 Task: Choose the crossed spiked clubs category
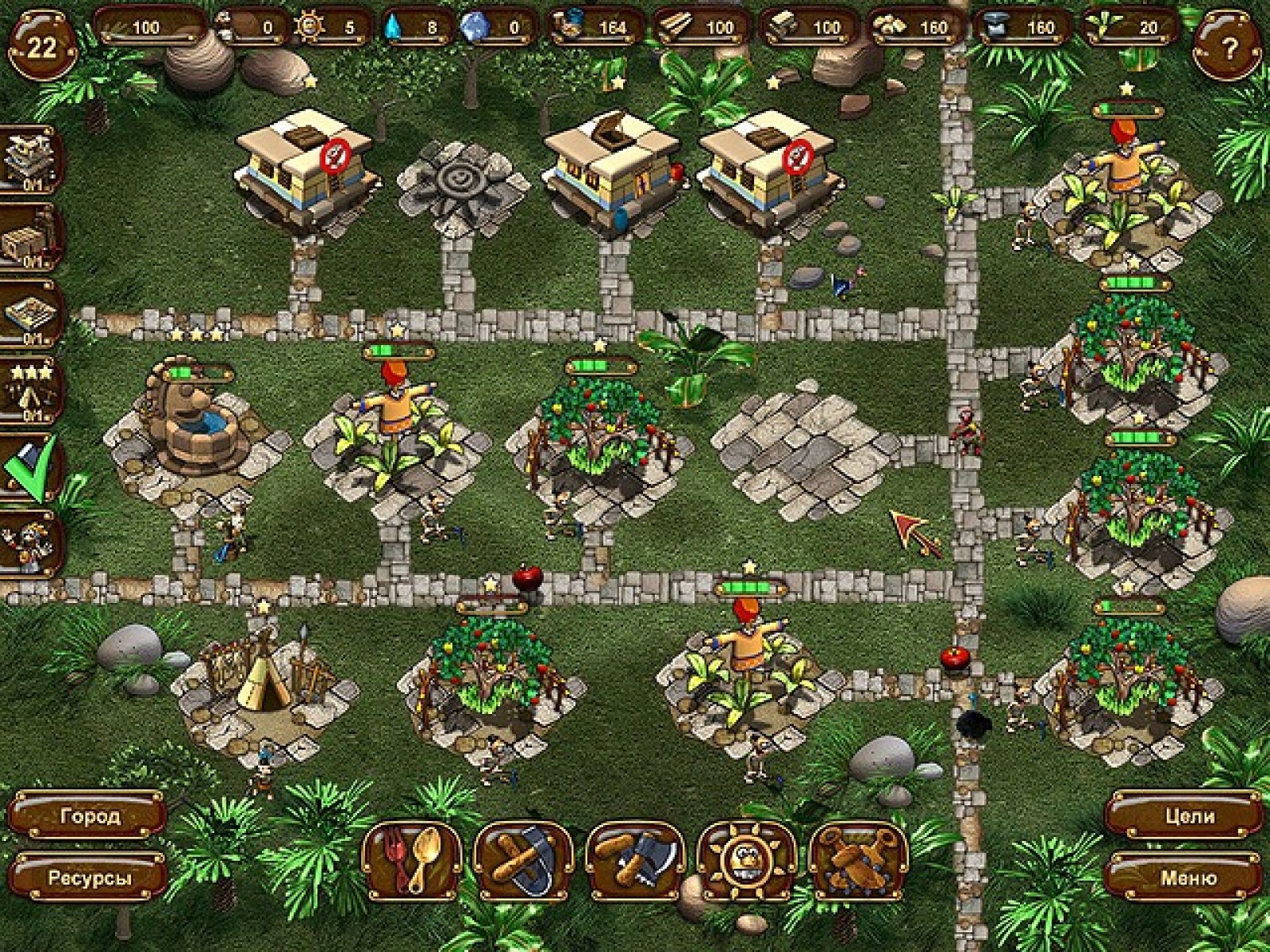(x=858, y=861)
